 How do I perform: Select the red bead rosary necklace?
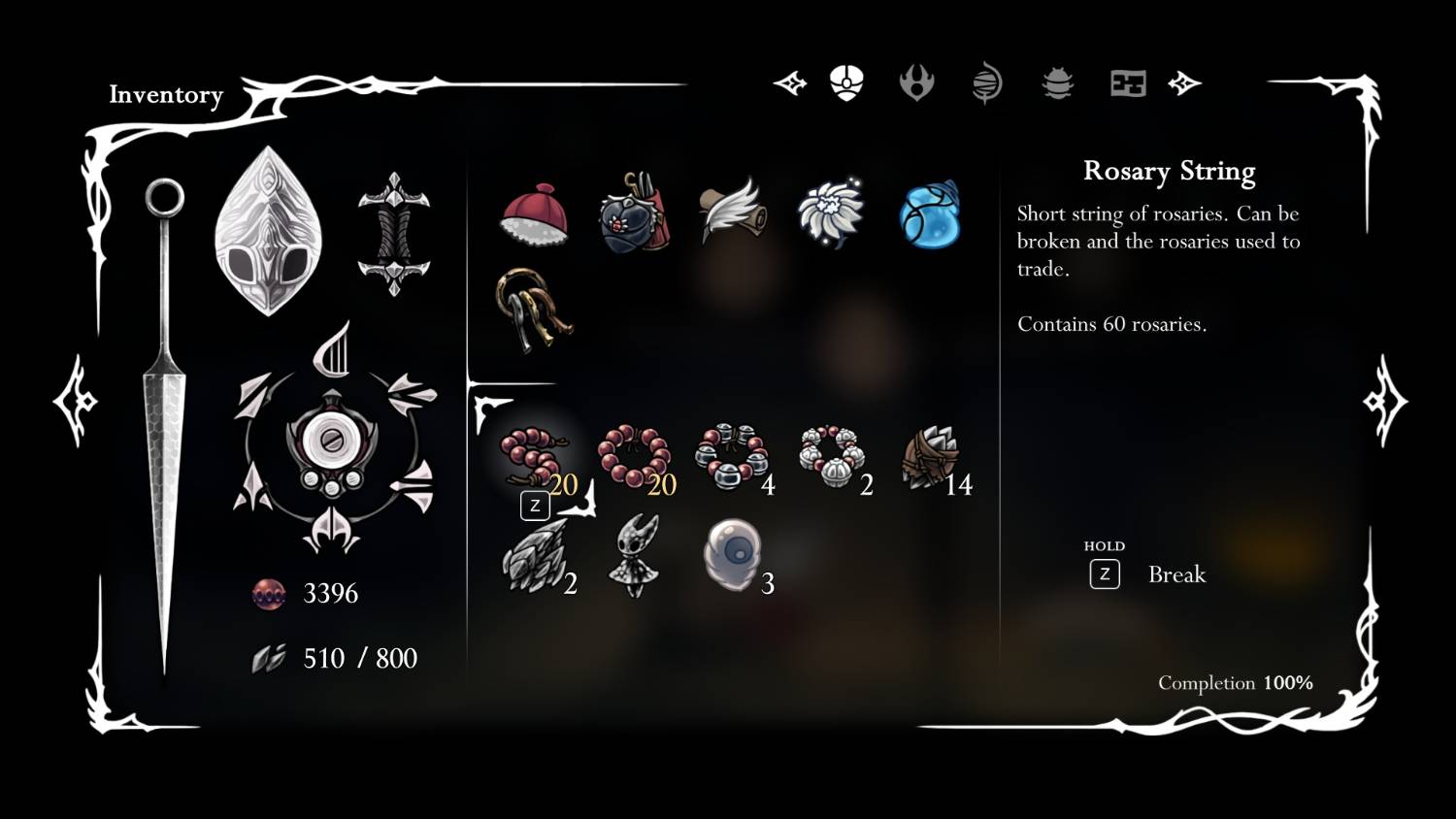pos(634,457)
